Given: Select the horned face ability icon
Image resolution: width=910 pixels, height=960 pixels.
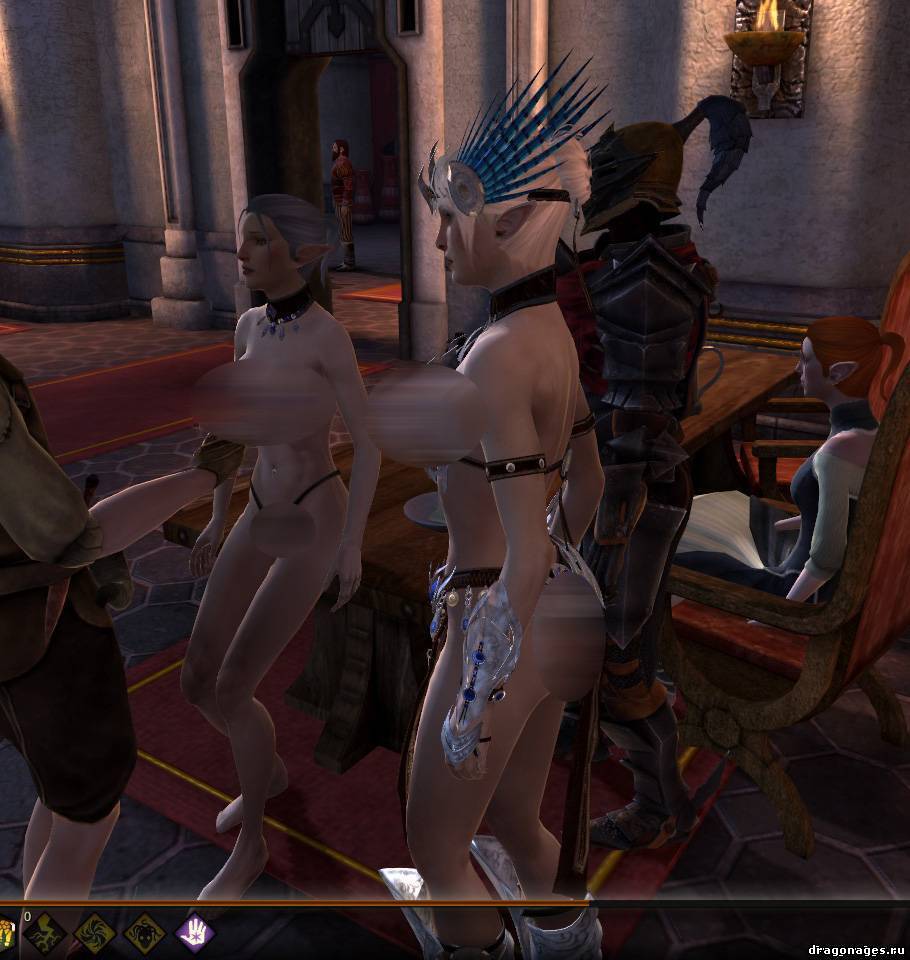Looking at the screenshot, I should point(144,934).
